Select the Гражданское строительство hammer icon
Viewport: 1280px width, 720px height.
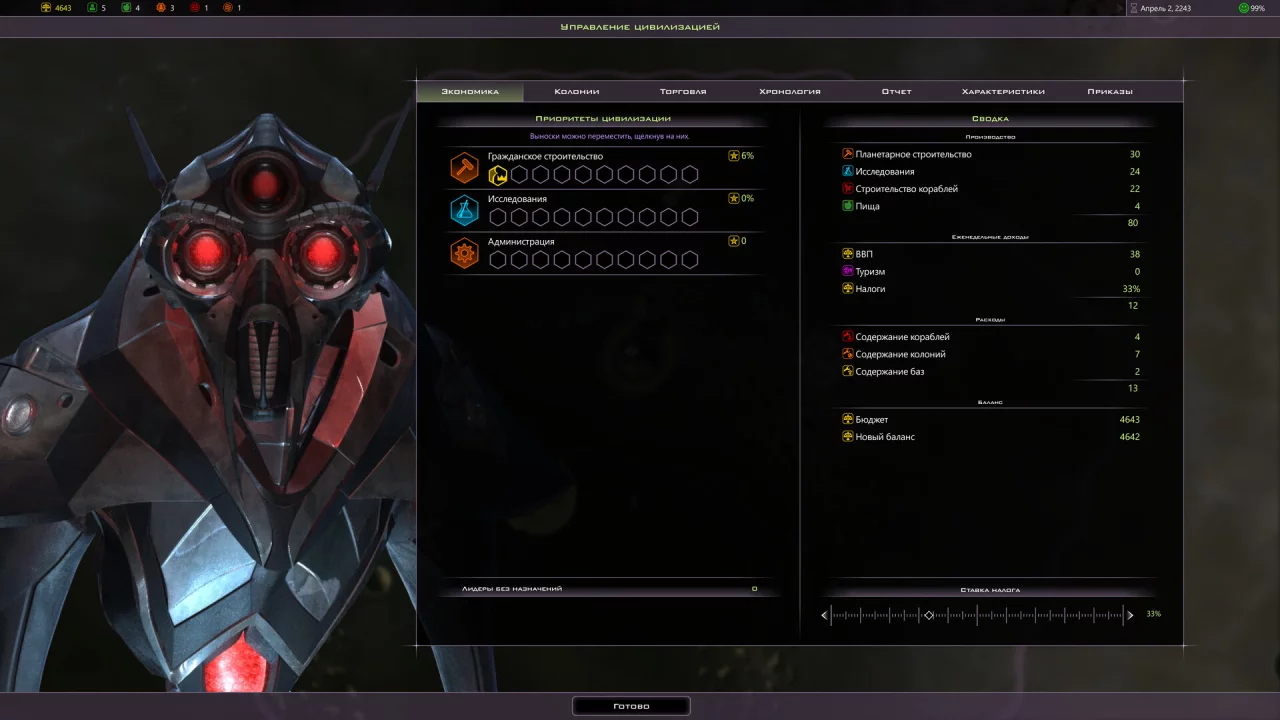click(465, 168)
